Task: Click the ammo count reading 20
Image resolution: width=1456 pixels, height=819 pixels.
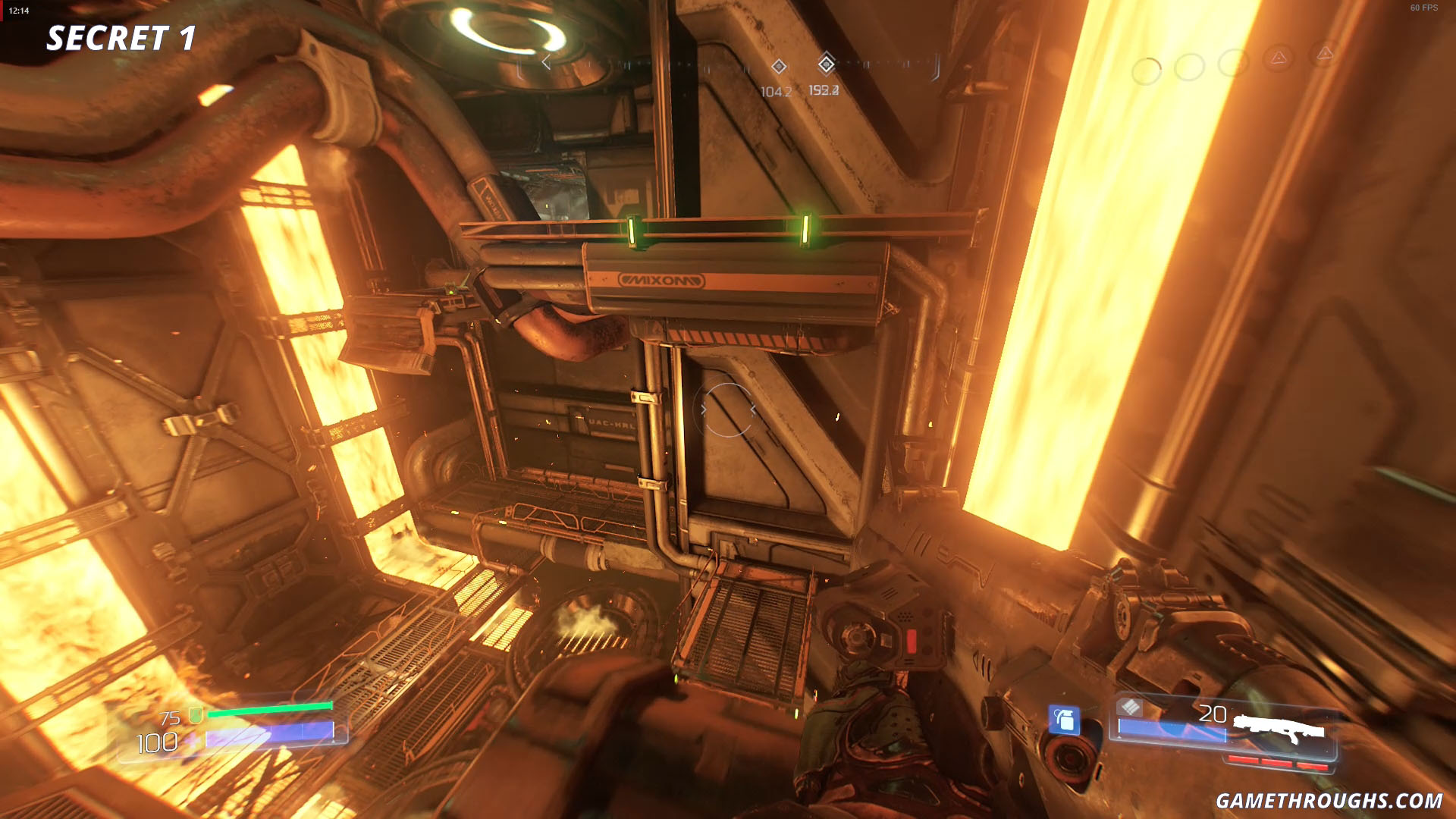Action: coord(1213,714)
